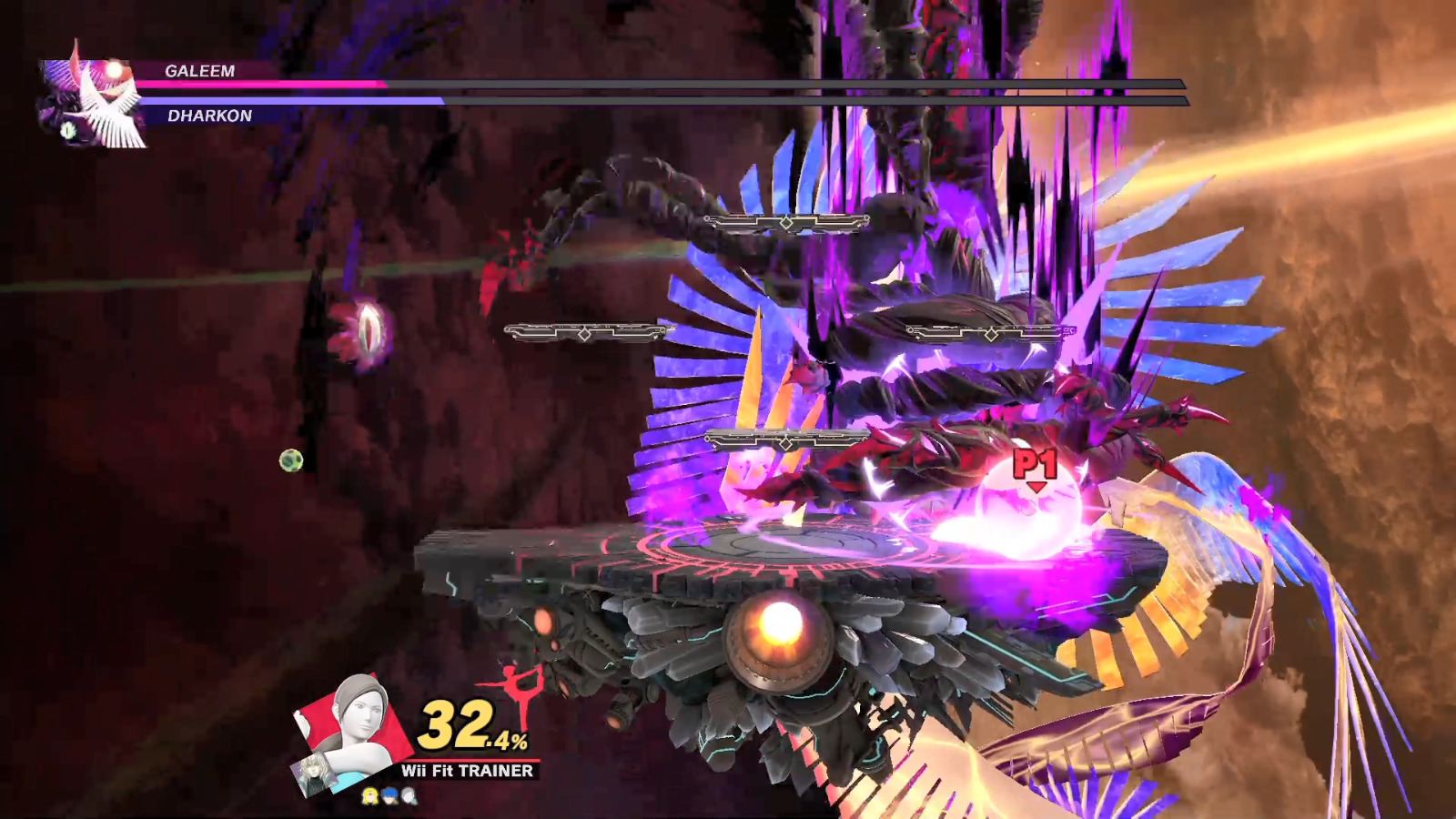The image size is (1456, 819).
Task: Click the blue-haired fighter stock head icon
Action: (x=389, y=794)
